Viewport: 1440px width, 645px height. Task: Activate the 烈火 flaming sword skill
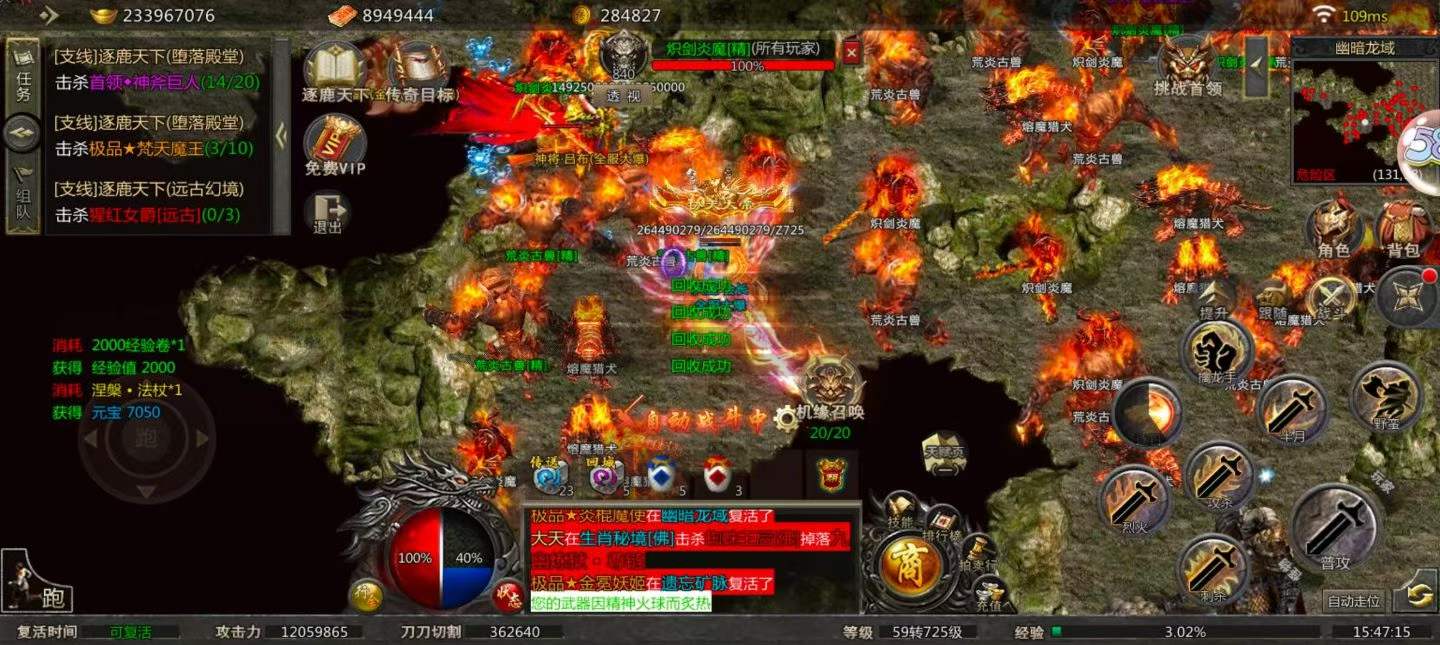click(1134, 498)
